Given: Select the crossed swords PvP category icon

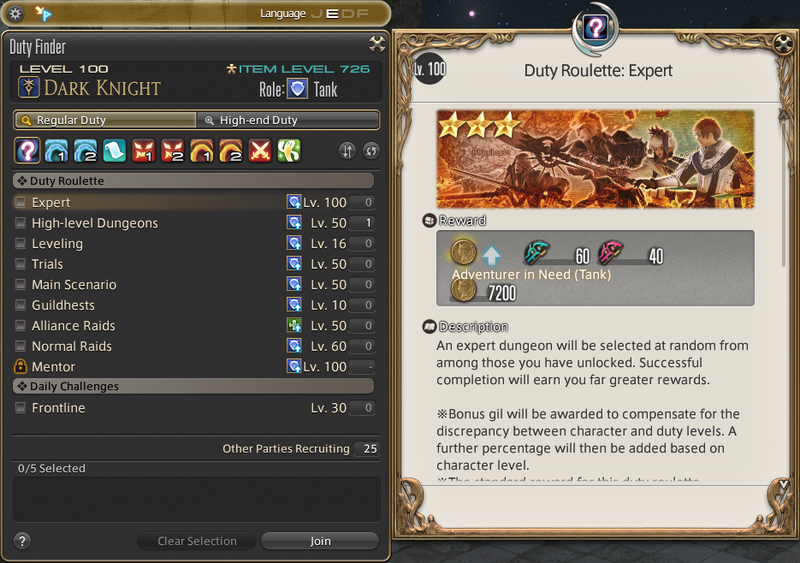Looking at the screenshot, I should click(x=259, y=151).
